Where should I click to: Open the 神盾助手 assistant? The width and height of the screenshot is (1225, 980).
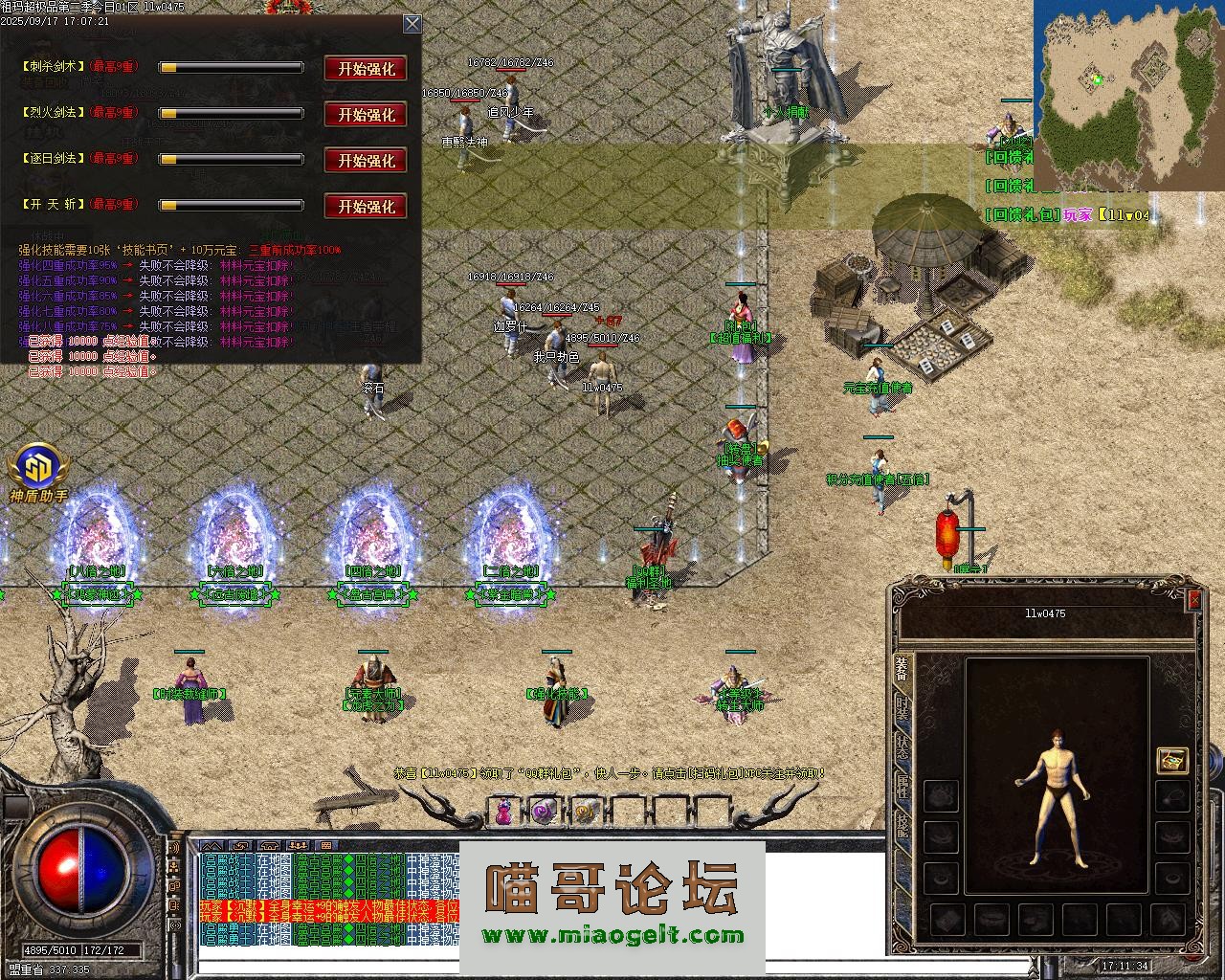pos(38,468)
